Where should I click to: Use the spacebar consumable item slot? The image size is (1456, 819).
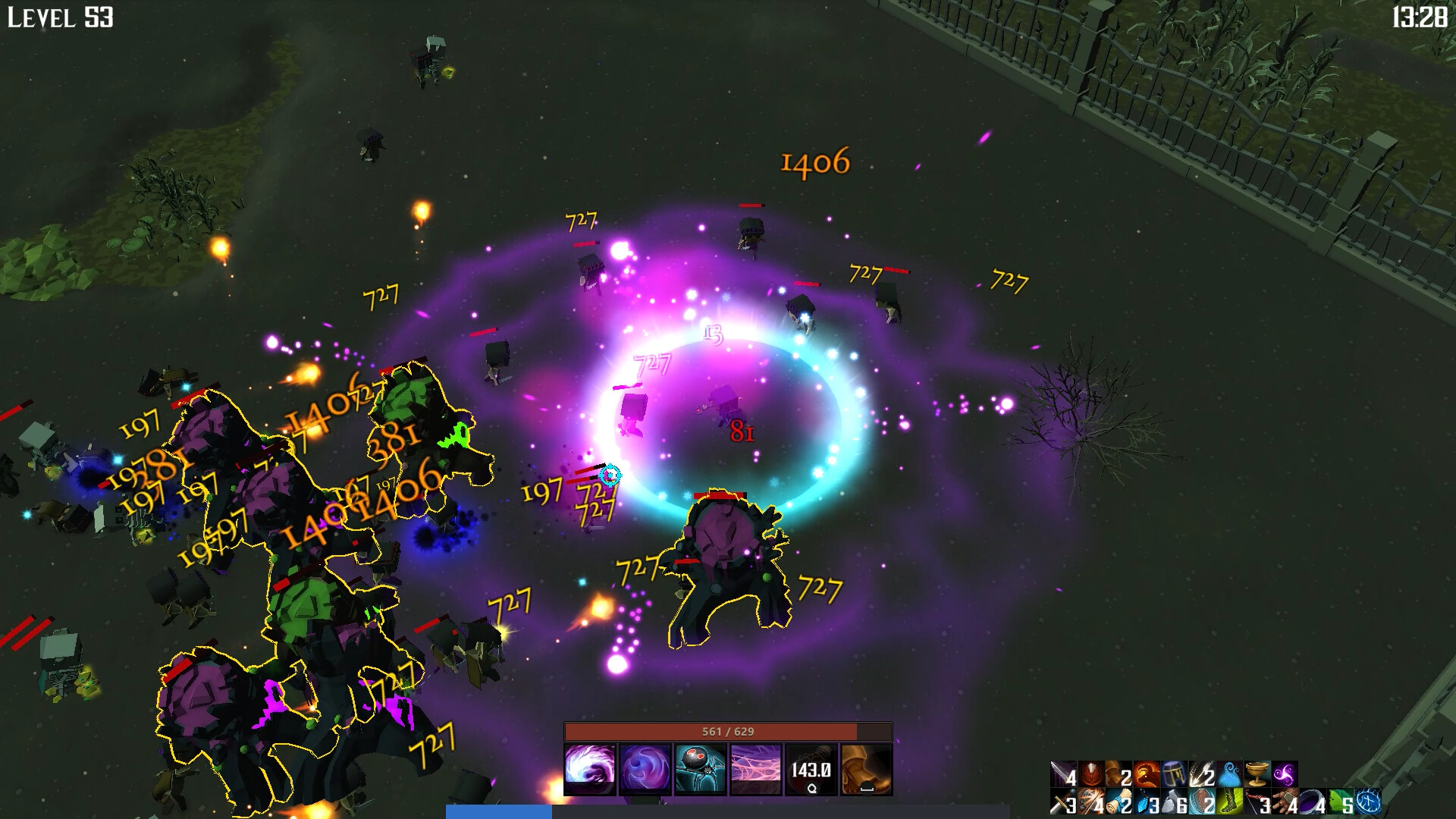click(x=864, y=768)
